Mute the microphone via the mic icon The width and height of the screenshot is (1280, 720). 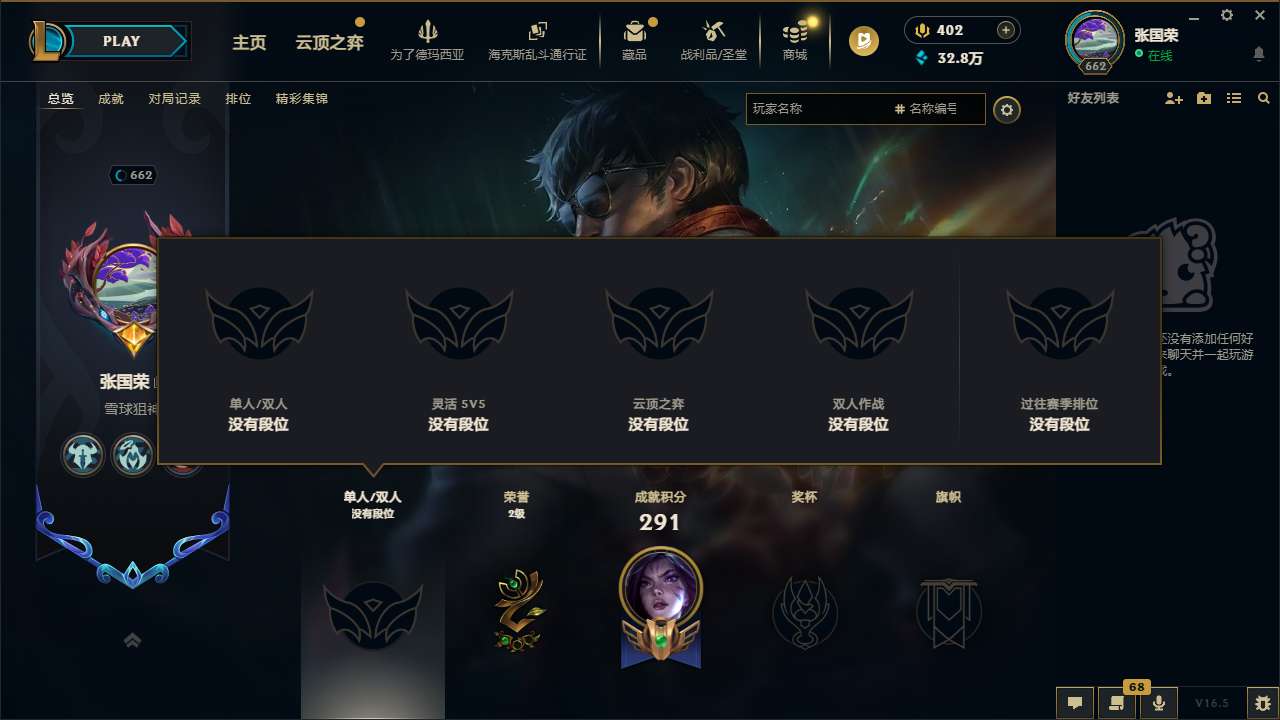click(1158, 703)
